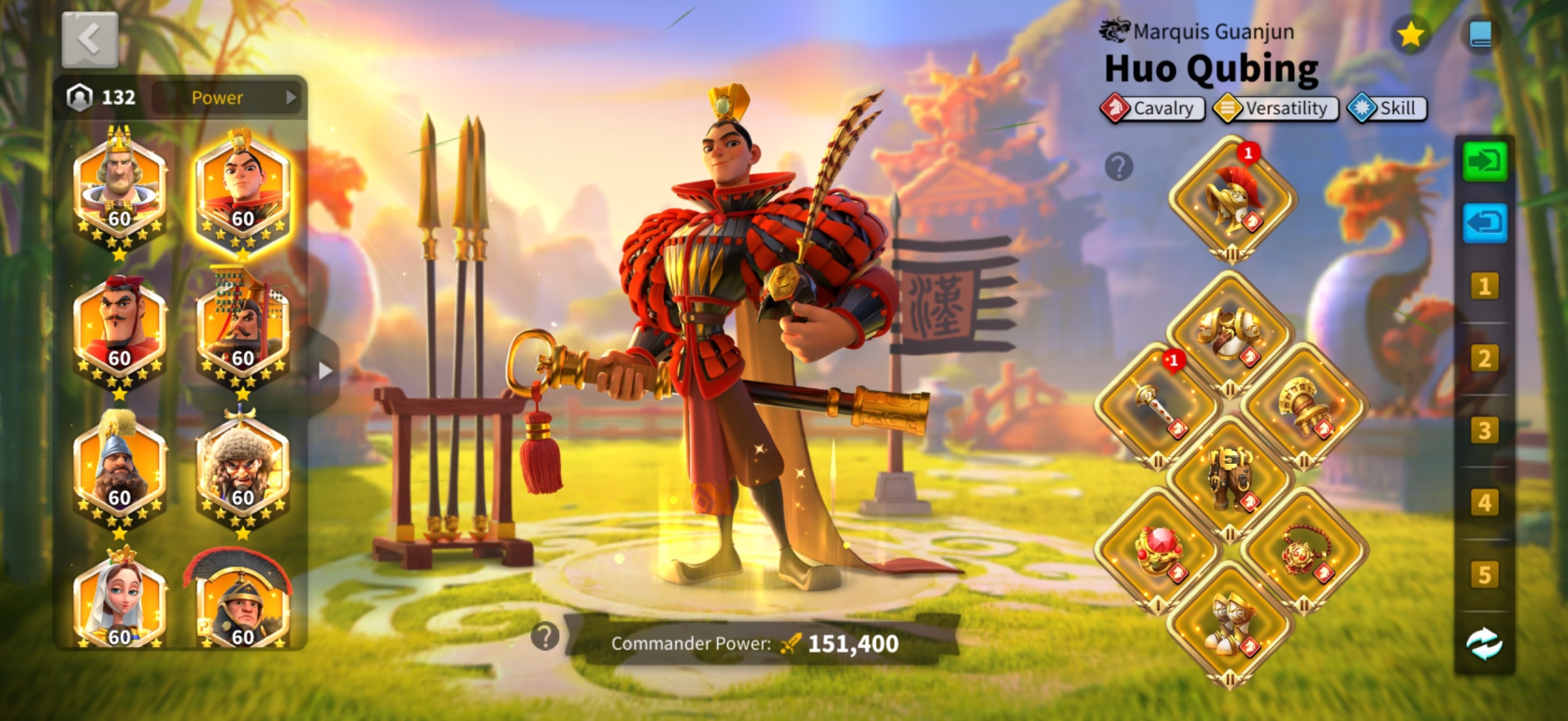This screenshot has height=721, width=1568.
Task: Click the swap refresh arrows button
Action: click(1485, 644)
